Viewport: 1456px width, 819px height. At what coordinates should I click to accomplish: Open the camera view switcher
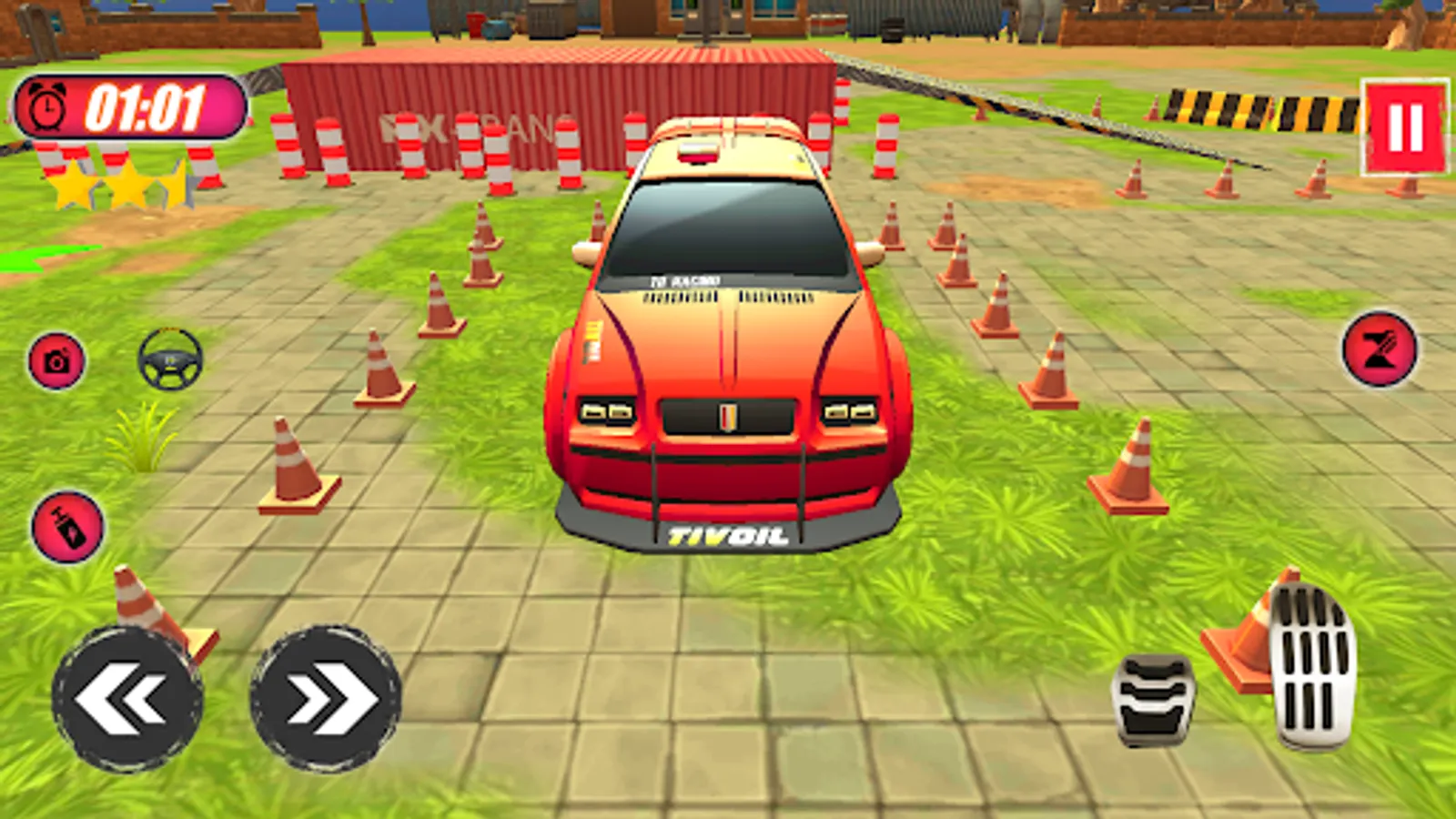[x=58, y=363]
